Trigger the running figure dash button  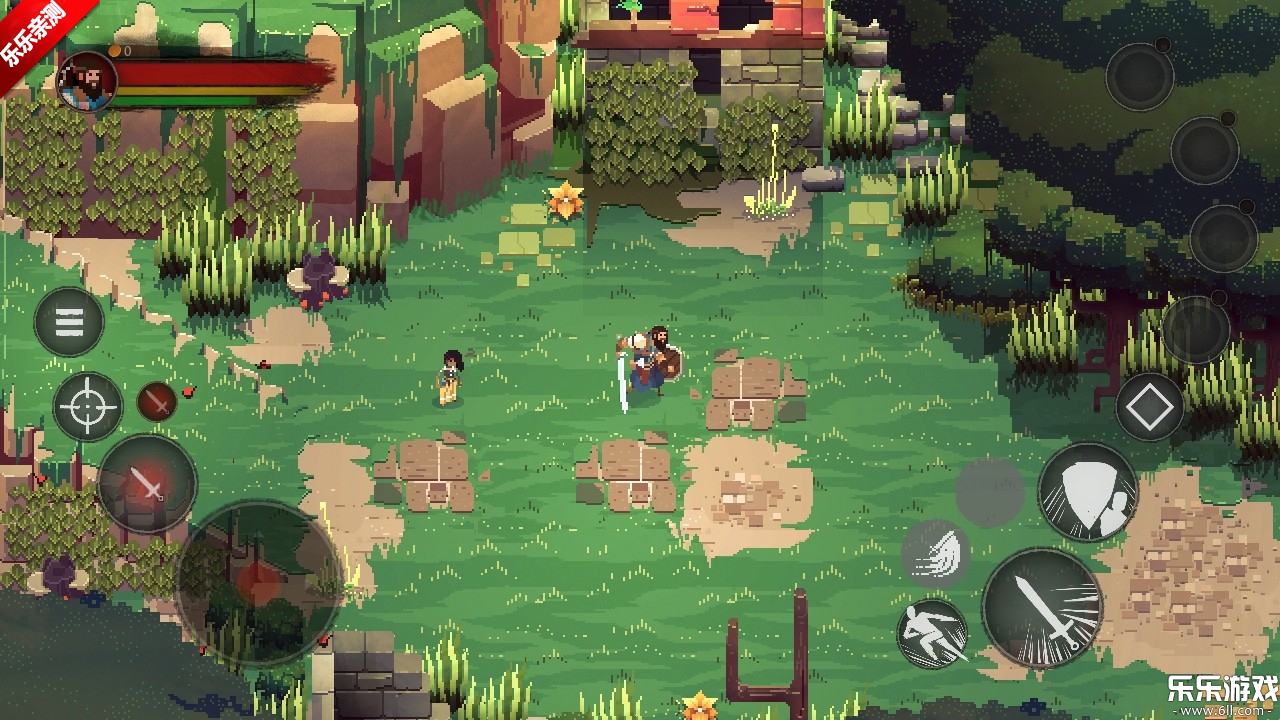tap(932, 633)
